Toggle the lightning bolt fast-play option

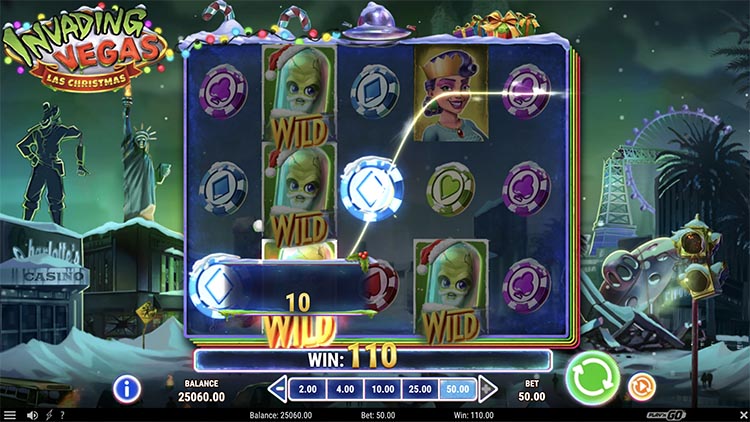pyautogui.click(x=48, y=415)
